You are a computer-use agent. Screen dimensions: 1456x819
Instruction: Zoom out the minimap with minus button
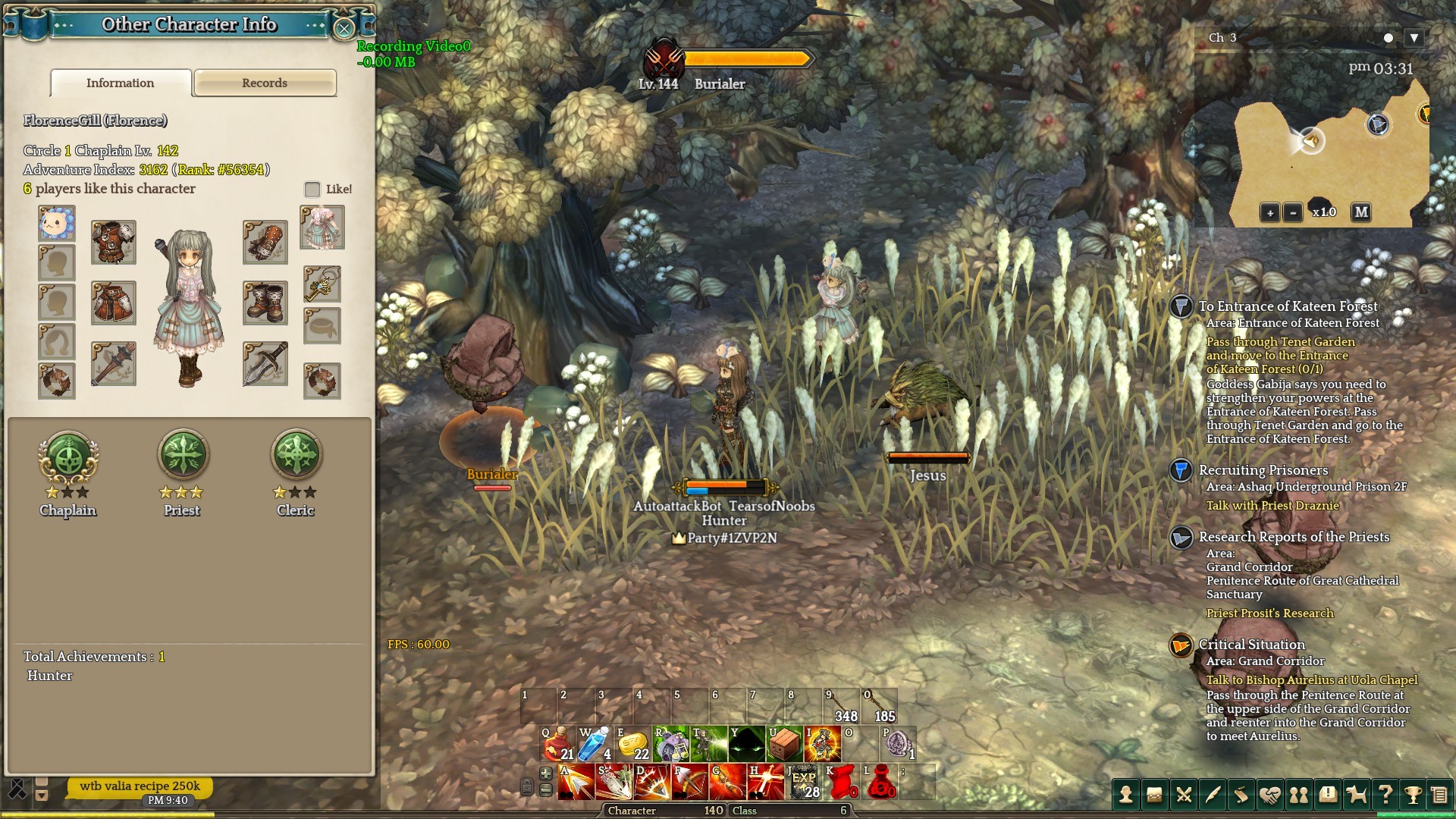tap(1293, 213)
